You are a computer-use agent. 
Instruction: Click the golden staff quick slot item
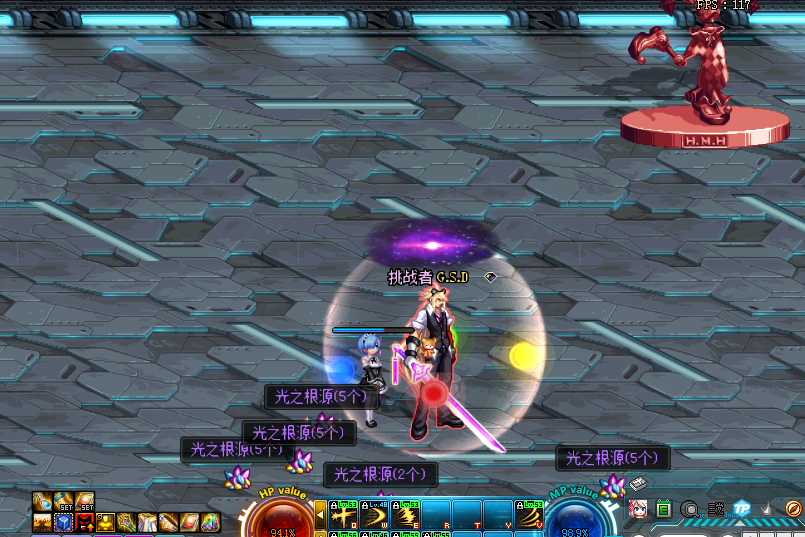tap(127, 522)
